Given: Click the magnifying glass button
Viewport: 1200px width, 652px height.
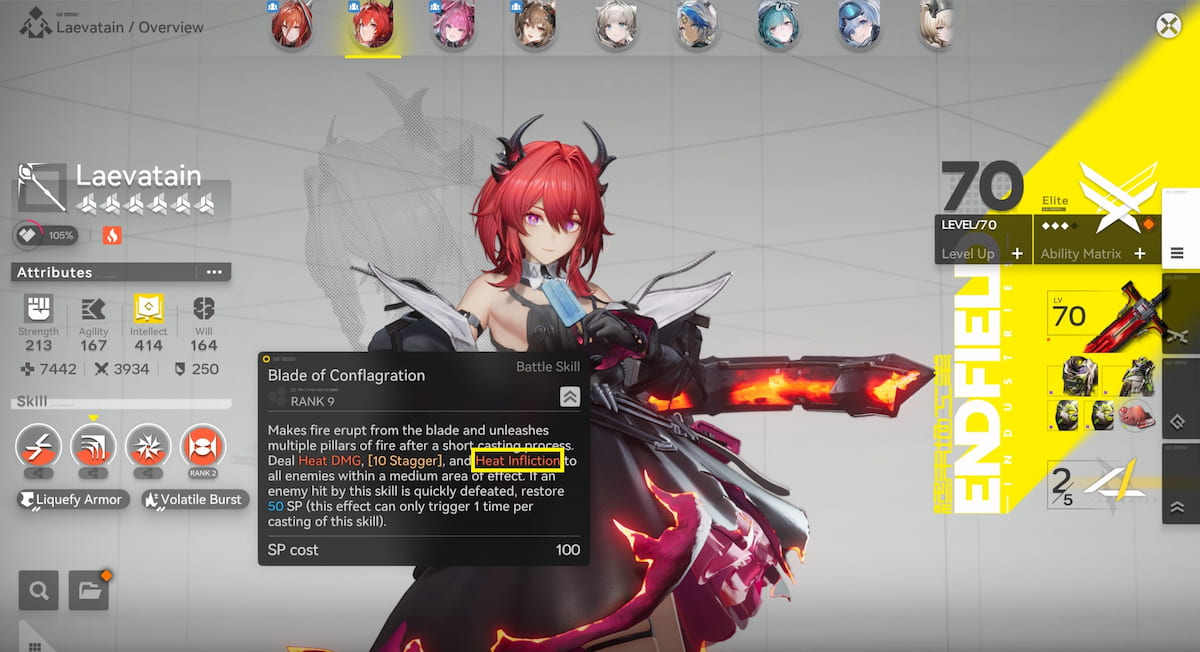Looking at the screenshot, I should coord(39,591).
